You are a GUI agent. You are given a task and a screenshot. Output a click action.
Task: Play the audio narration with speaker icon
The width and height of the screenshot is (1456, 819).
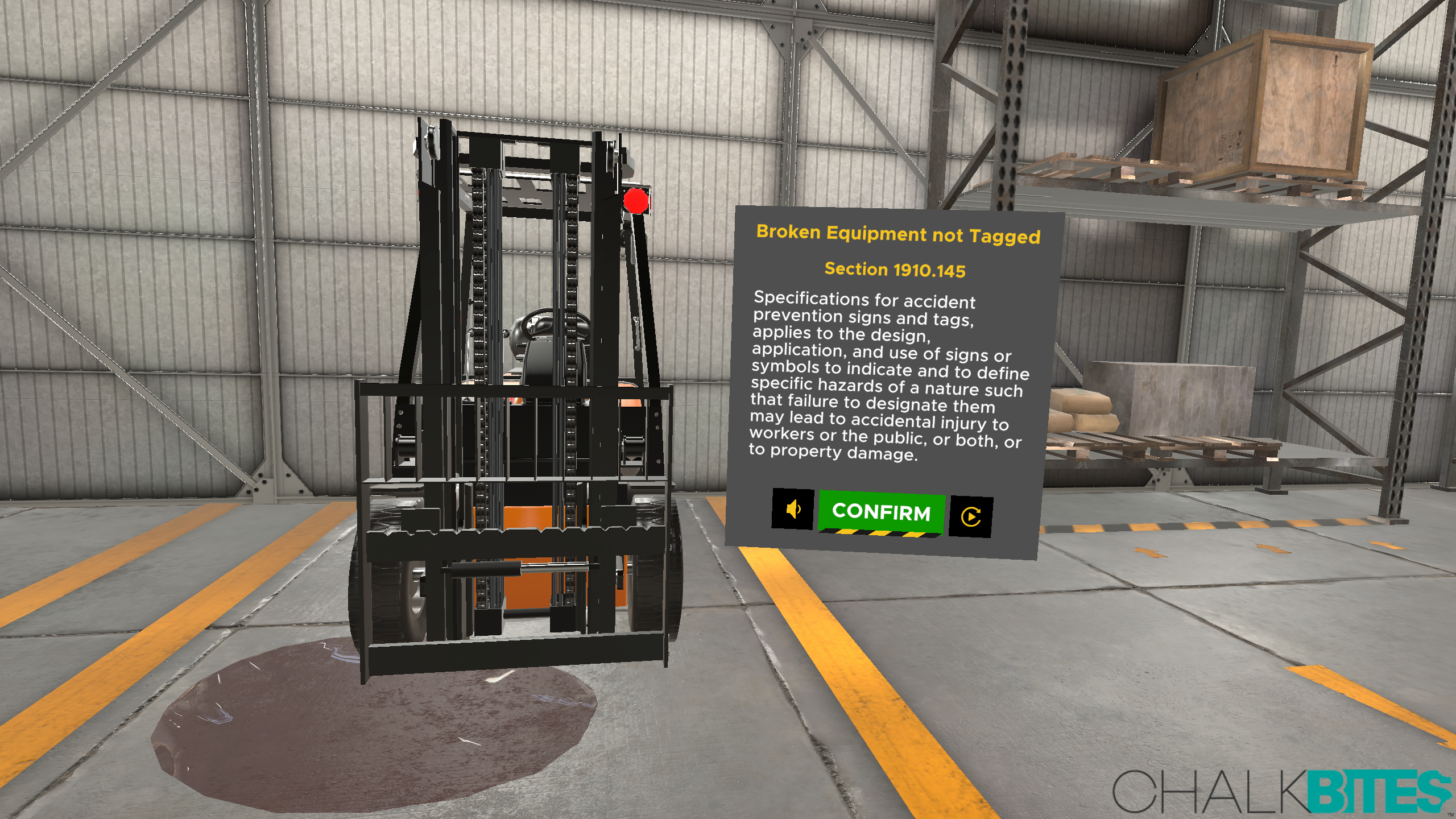pyautogui.click(x=793, y=509)
